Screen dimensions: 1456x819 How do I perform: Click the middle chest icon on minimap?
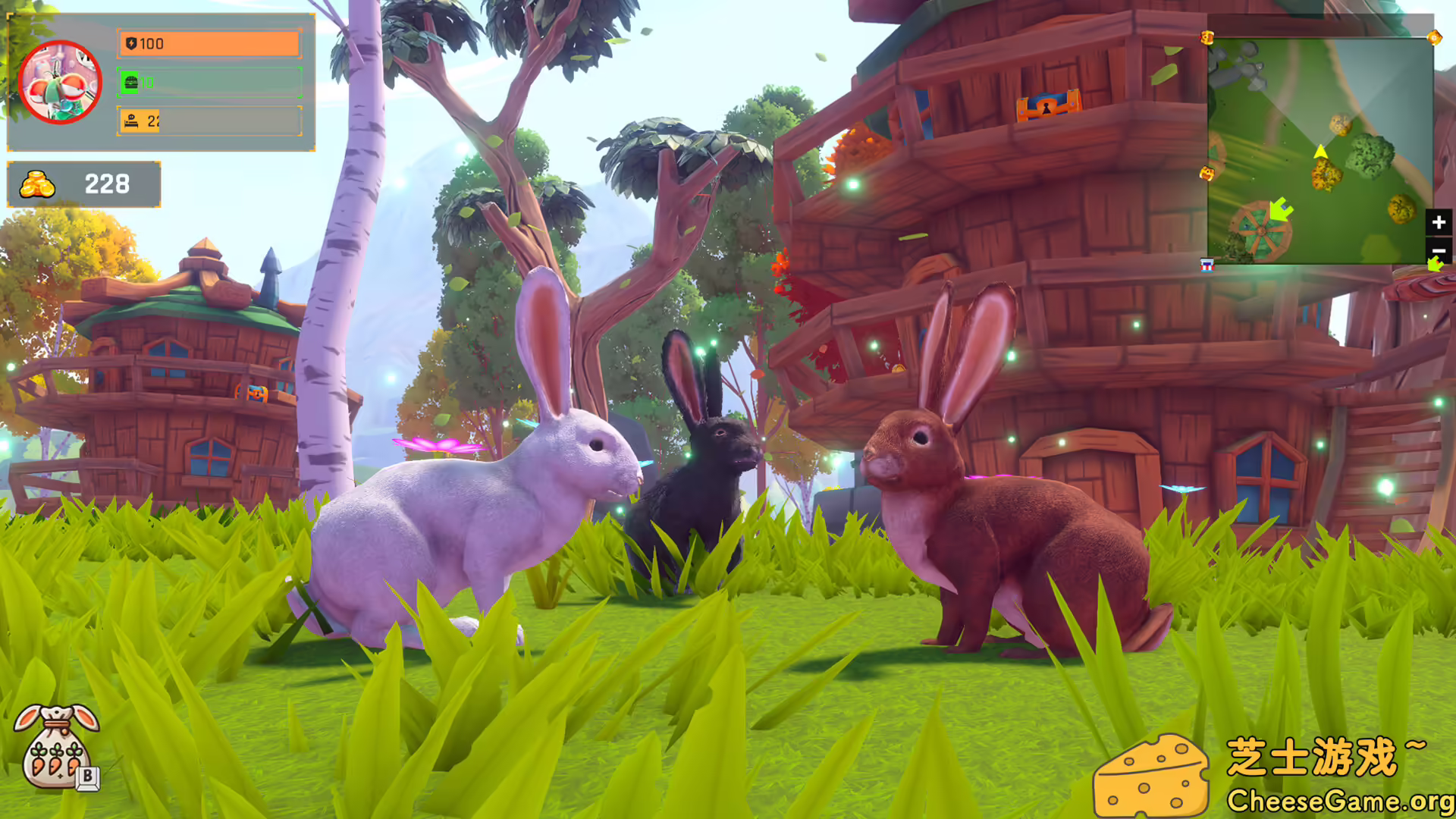coord(1206,173)
